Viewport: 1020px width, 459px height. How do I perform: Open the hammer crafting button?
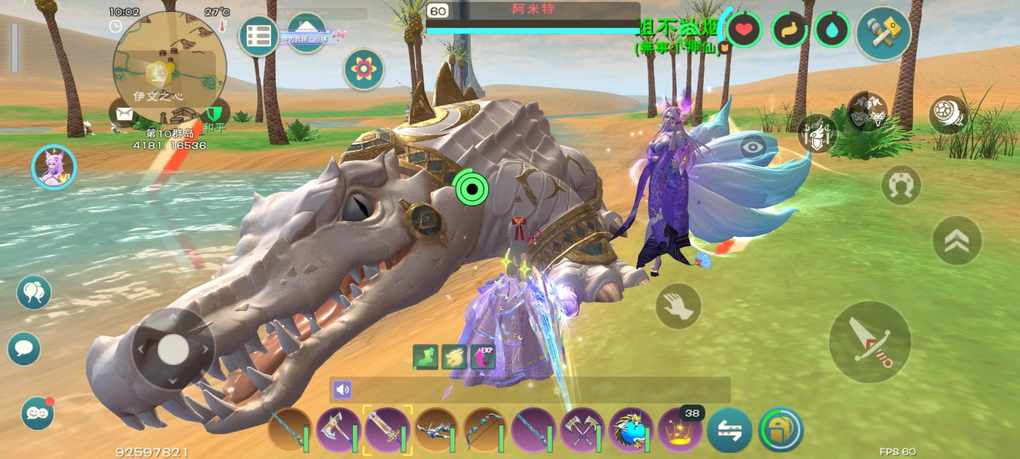point(883,32)
